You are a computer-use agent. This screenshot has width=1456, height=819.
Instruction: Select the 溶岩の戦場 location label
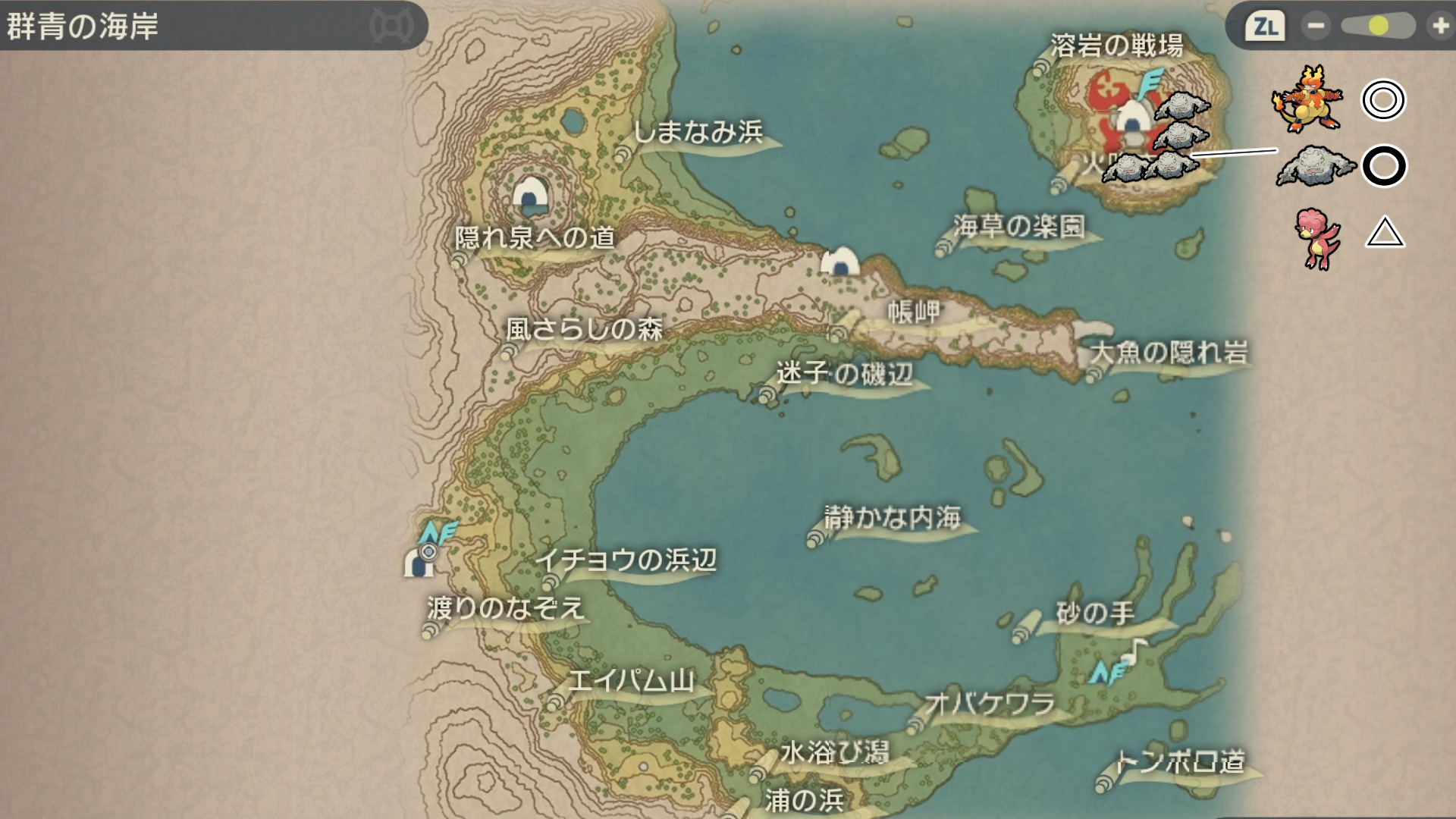point(1116,46)
